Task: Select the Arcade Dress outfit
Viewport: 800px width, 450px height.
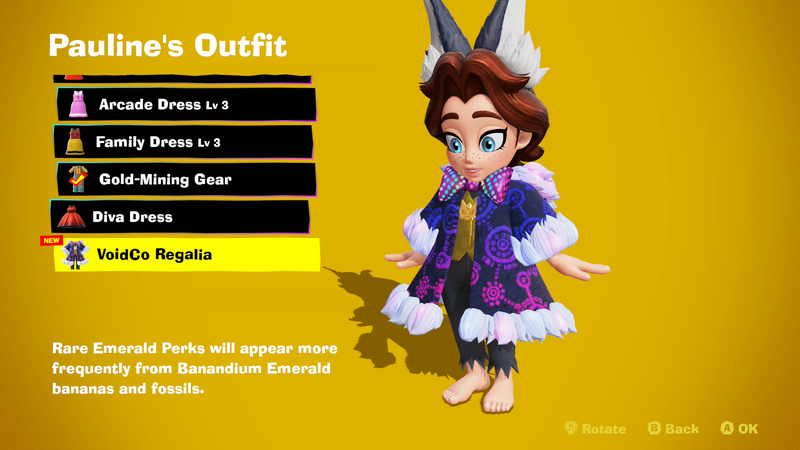Action: tap(186, 105)
